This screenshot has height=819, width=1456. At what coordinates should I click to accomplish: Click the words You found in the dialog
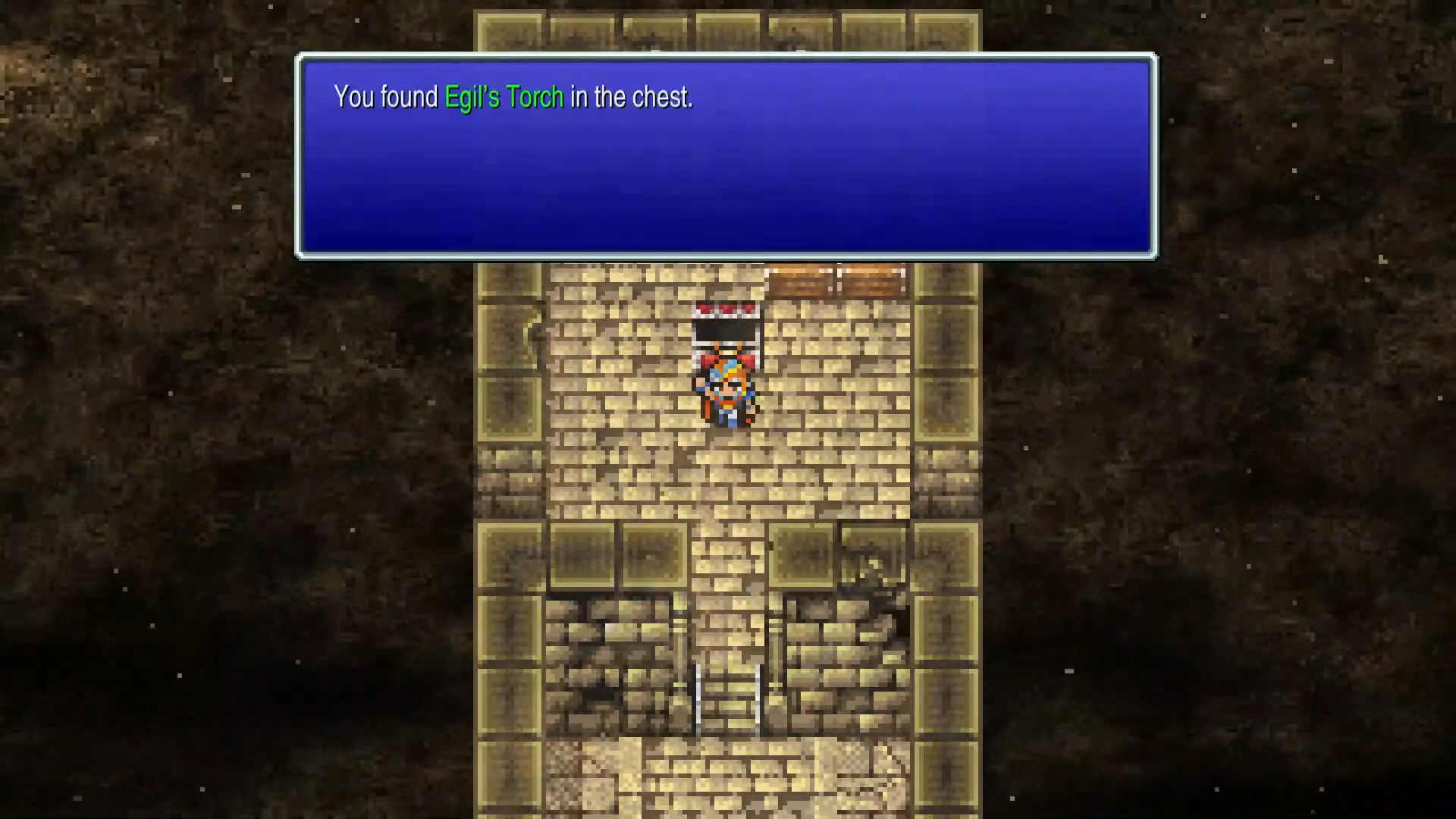(x=385, y=97)
